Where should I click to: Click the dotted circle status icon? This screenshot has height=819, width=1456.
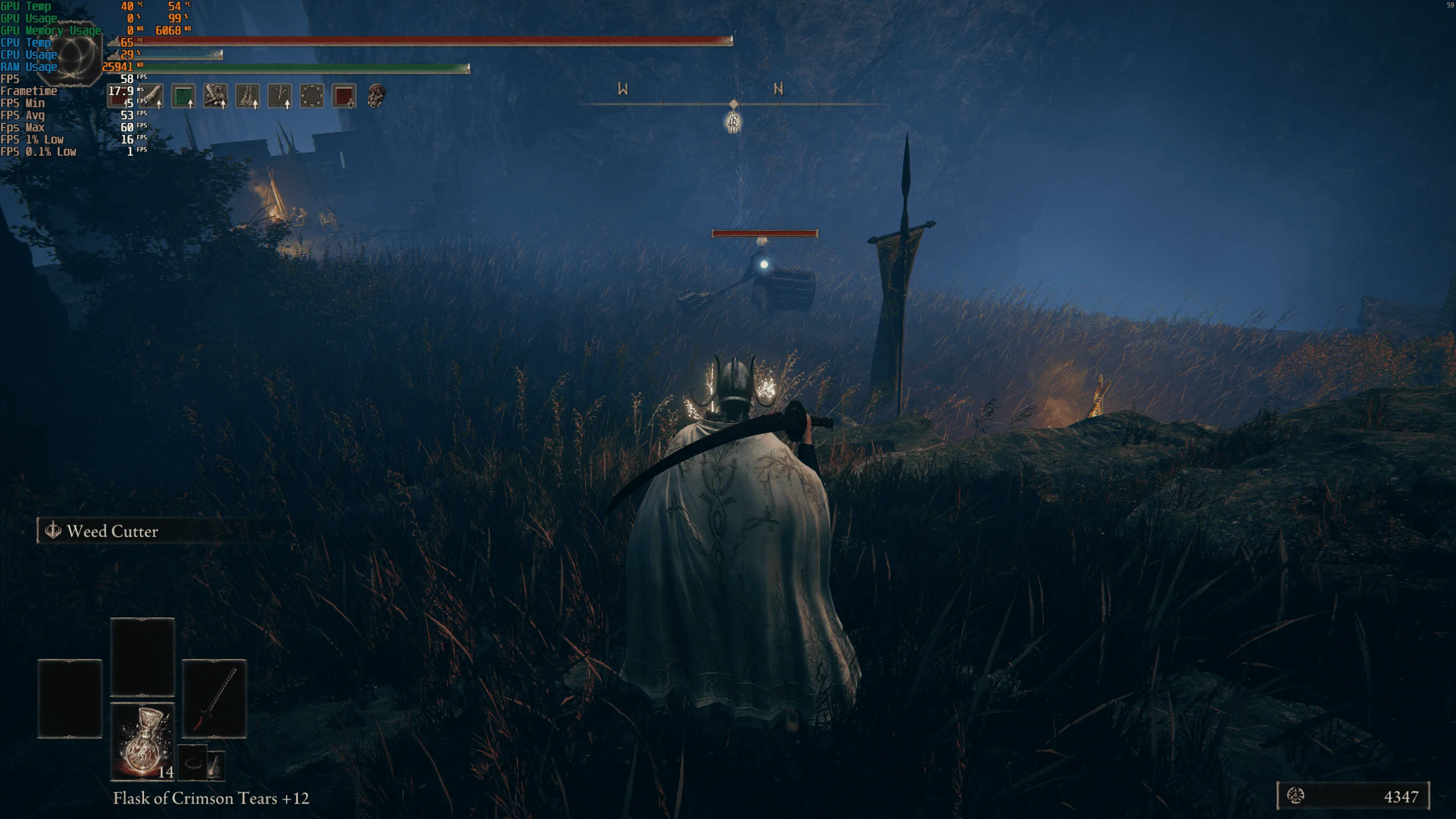click(312, 96)
